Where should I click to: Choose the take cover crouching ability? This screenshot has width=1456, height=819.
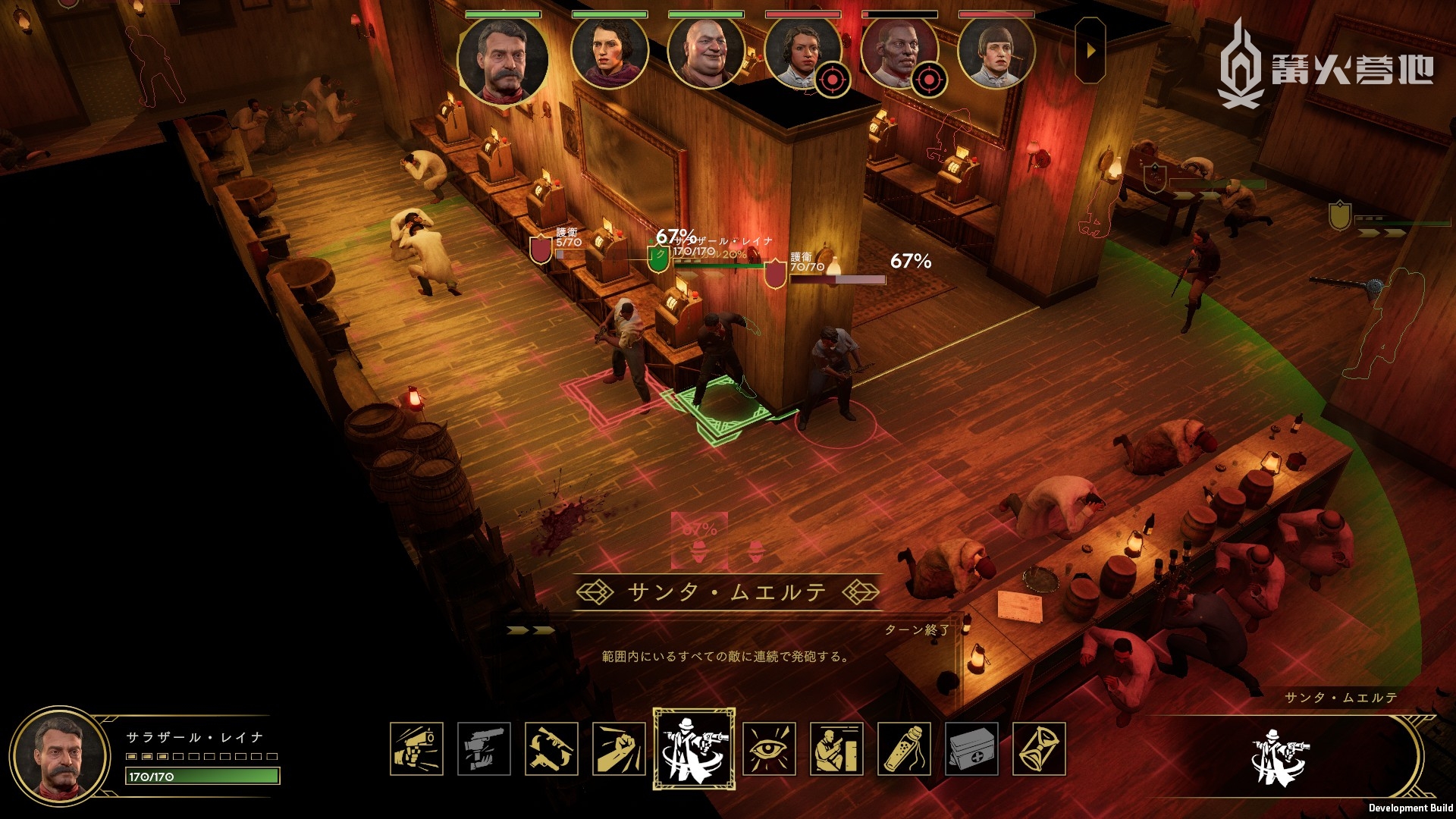click(836, 748)
